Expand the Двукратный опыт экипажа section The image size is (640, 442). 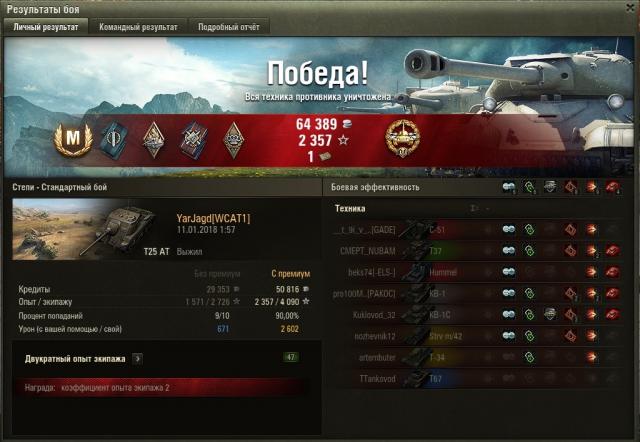click(137, 357)
